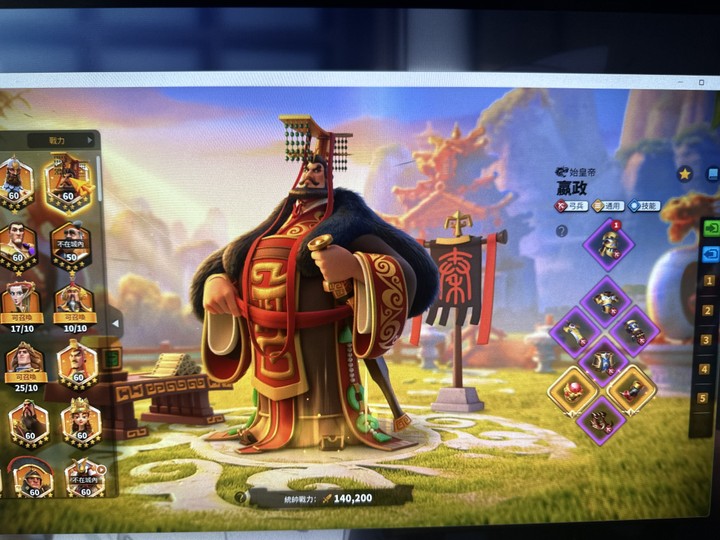Switch to equipment preset 3

[707, 339]
